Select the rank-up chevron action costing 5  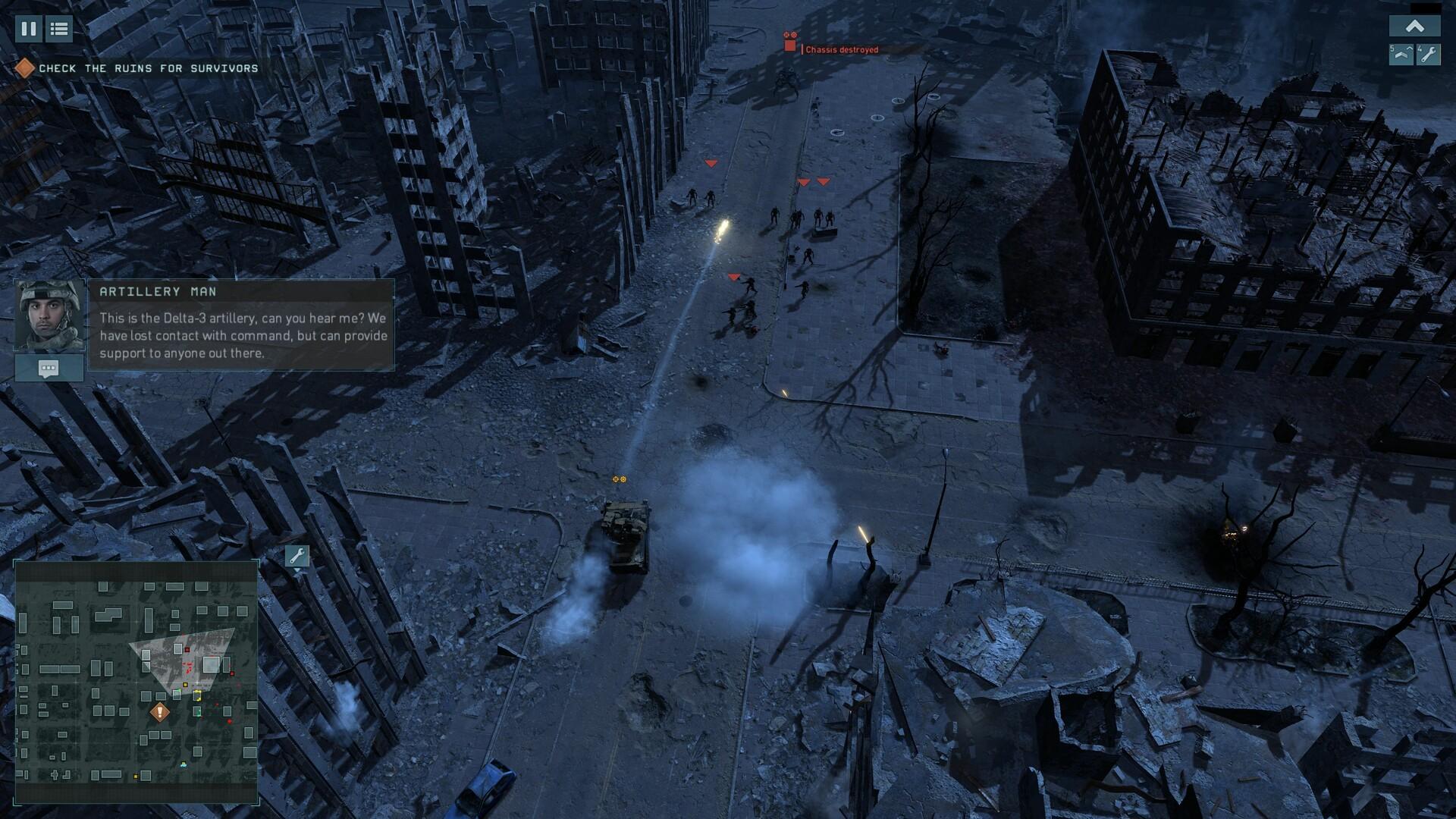[1401, 55]
